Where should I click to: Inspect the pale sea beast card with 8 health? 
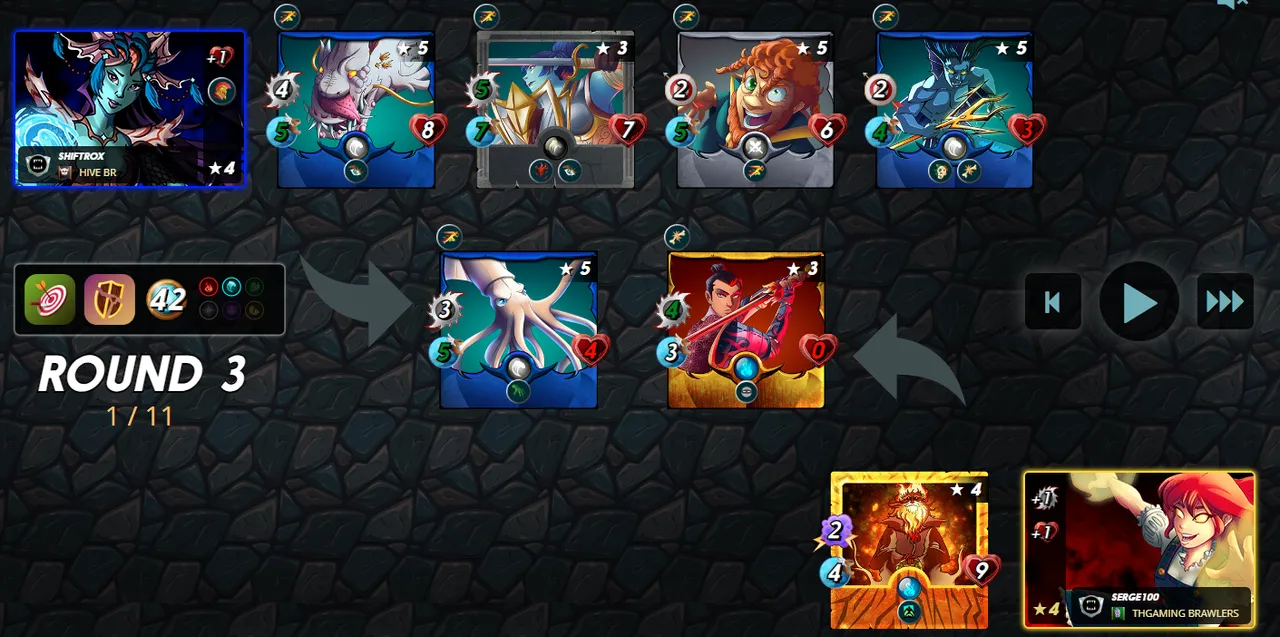coord(356,108)
